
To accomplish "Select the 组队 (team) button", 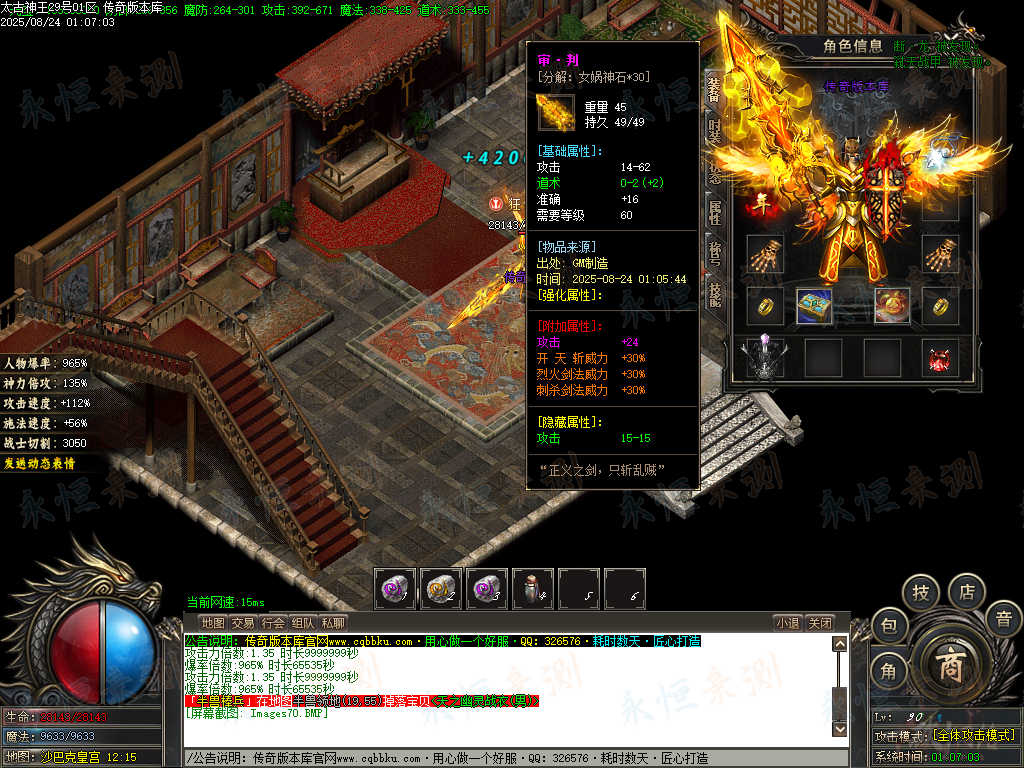I will click(303, 623).
